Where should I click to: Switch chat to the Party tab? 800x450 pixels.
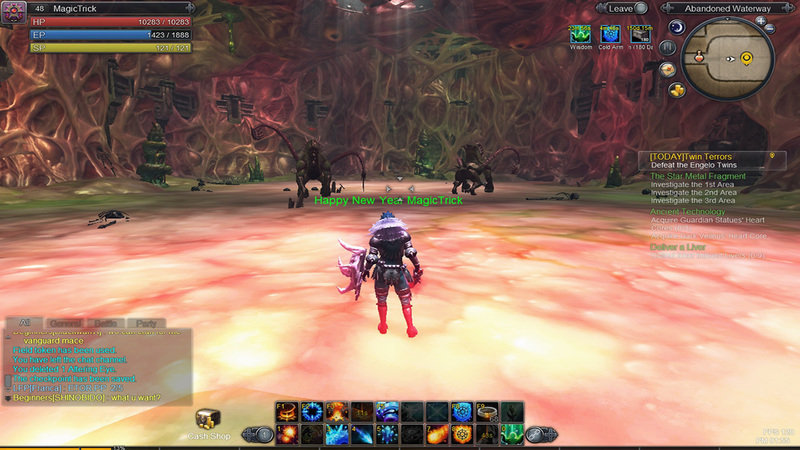point(146,323)
